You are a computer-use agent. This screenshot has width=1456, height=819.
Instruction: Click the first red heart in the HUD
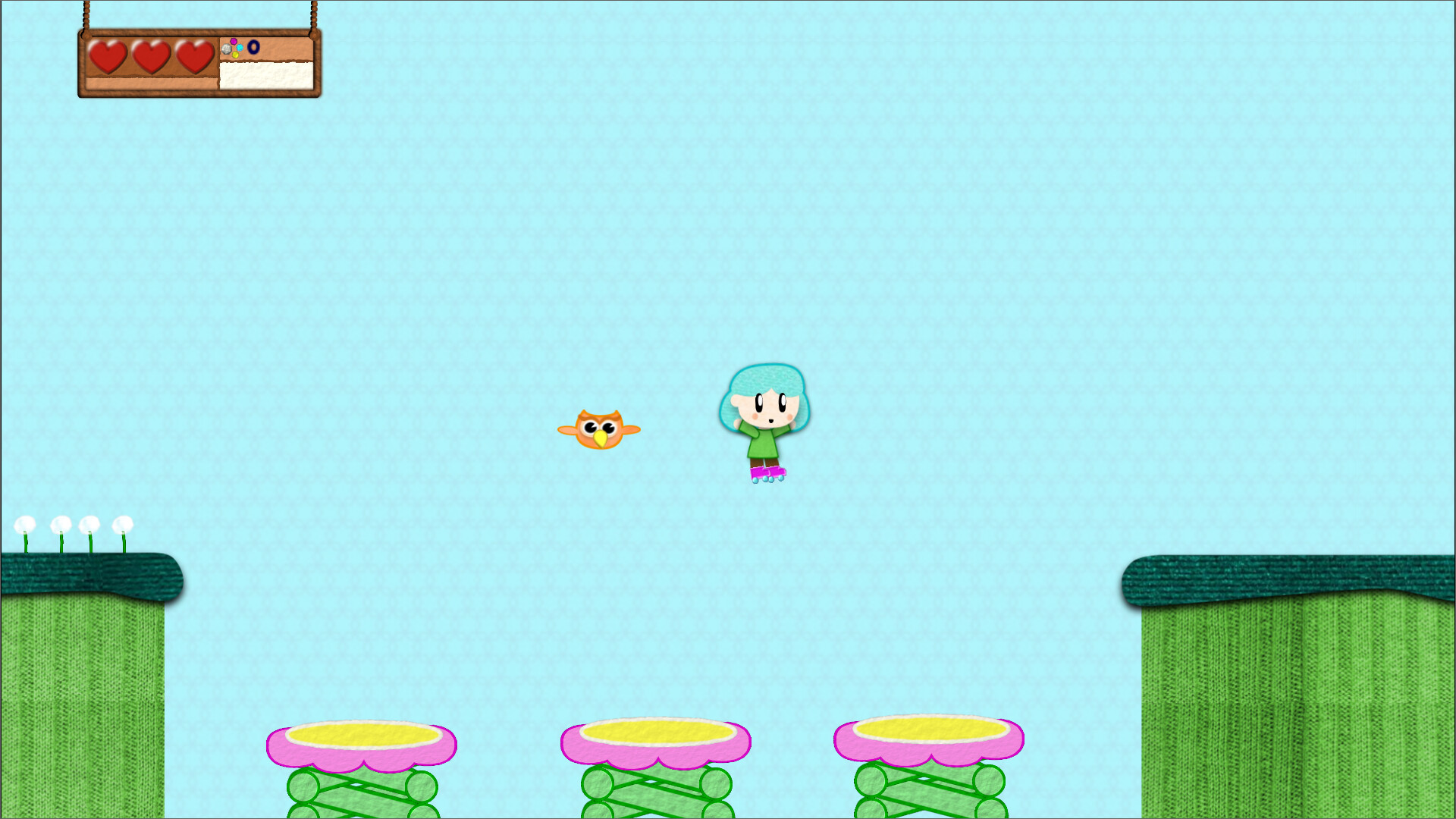coord(107,55)
